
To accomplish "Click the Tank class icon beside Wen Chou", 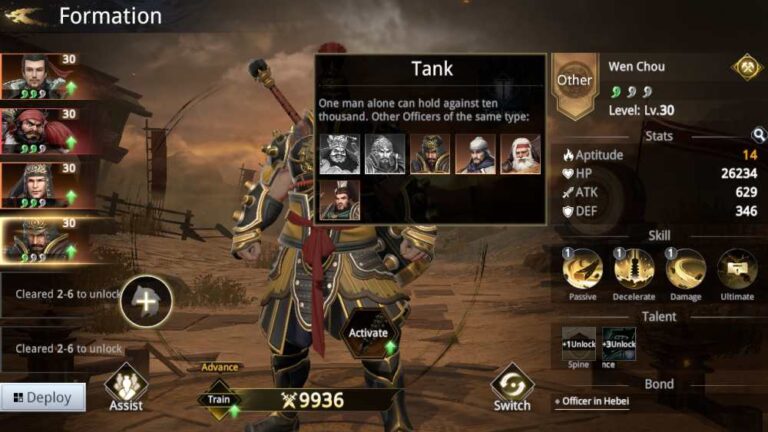I will click(x=746, y=67).
